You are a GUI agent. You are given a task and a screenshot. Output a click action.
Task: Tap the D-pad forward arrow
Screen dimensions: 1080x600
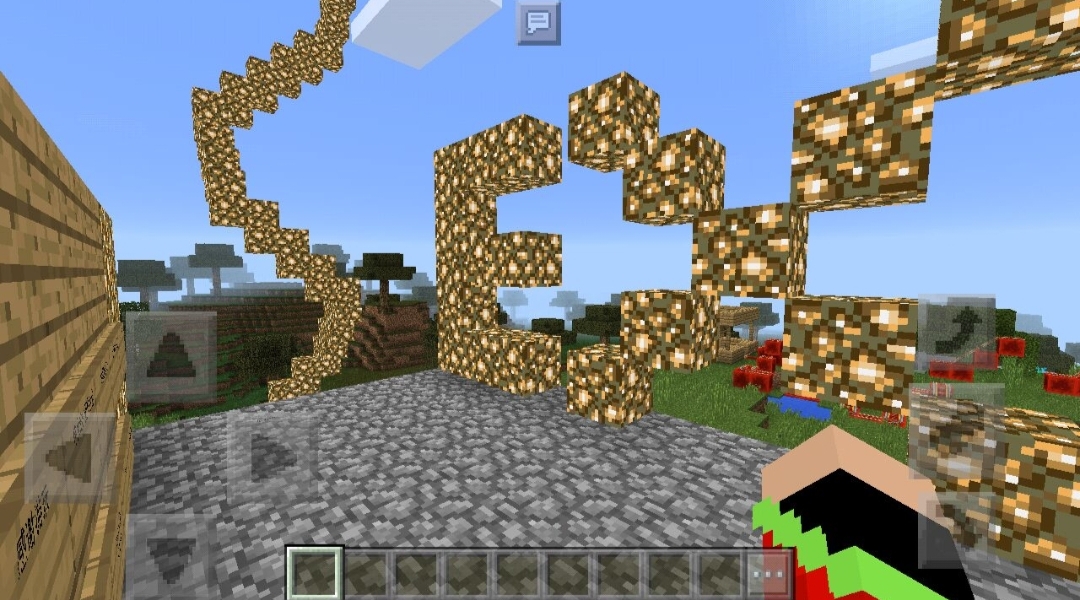click(x=170, y=357)
